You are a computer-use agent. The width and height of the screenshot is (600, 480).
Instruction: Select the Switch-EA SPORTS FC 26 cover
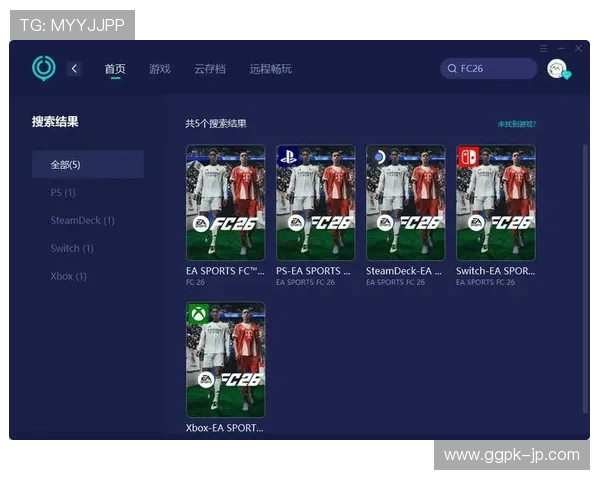point(495,203)
